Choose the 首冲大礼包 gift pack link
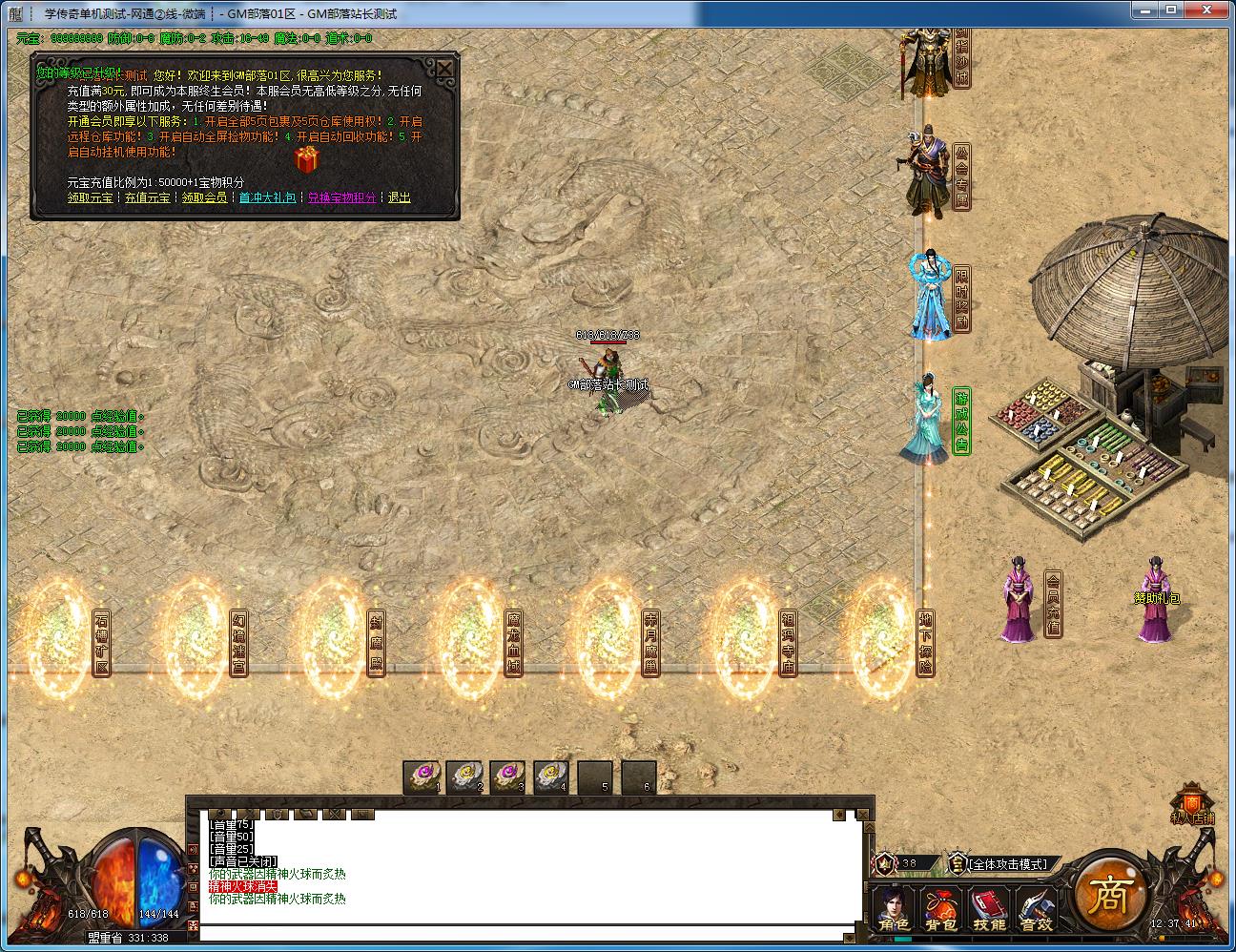Viewport: 1236px width, 952px height. (x=267, y=197)
